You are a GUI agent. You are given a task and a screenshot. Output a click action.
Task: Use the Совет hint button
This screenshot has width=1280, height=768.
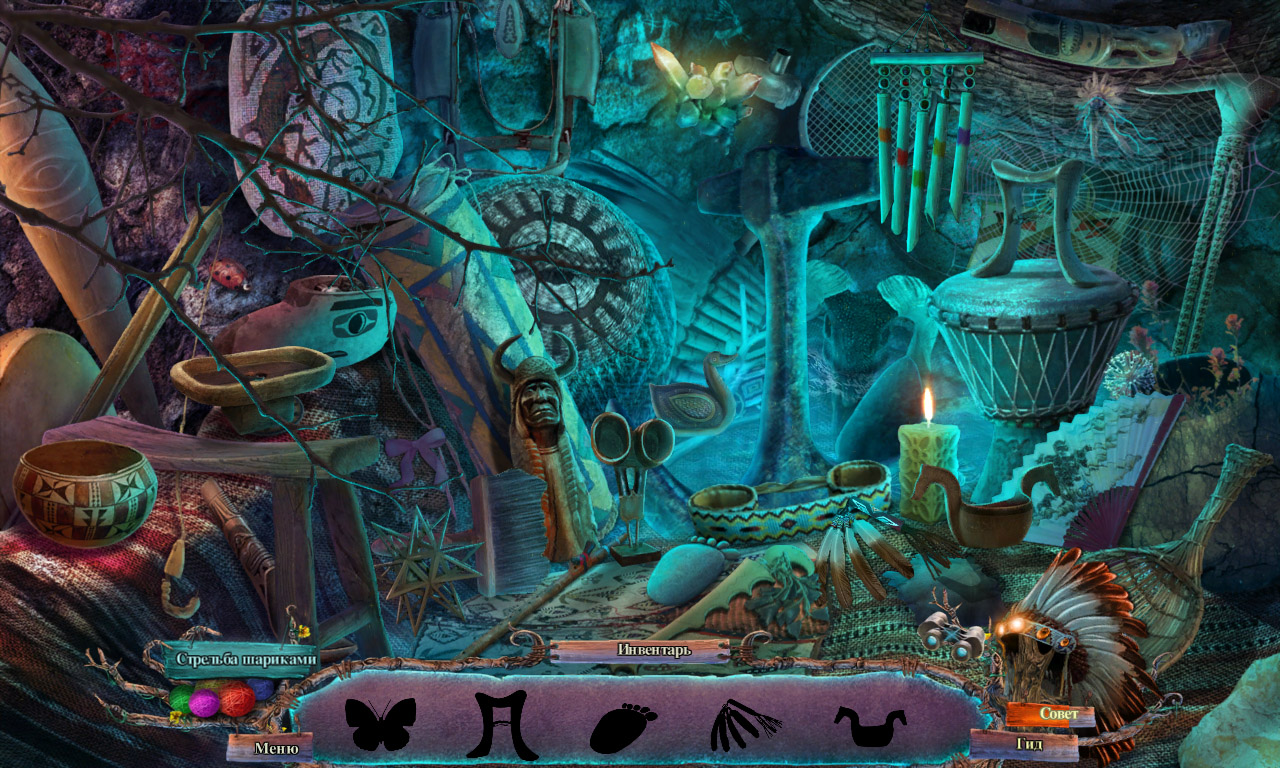coord(1059,714)
